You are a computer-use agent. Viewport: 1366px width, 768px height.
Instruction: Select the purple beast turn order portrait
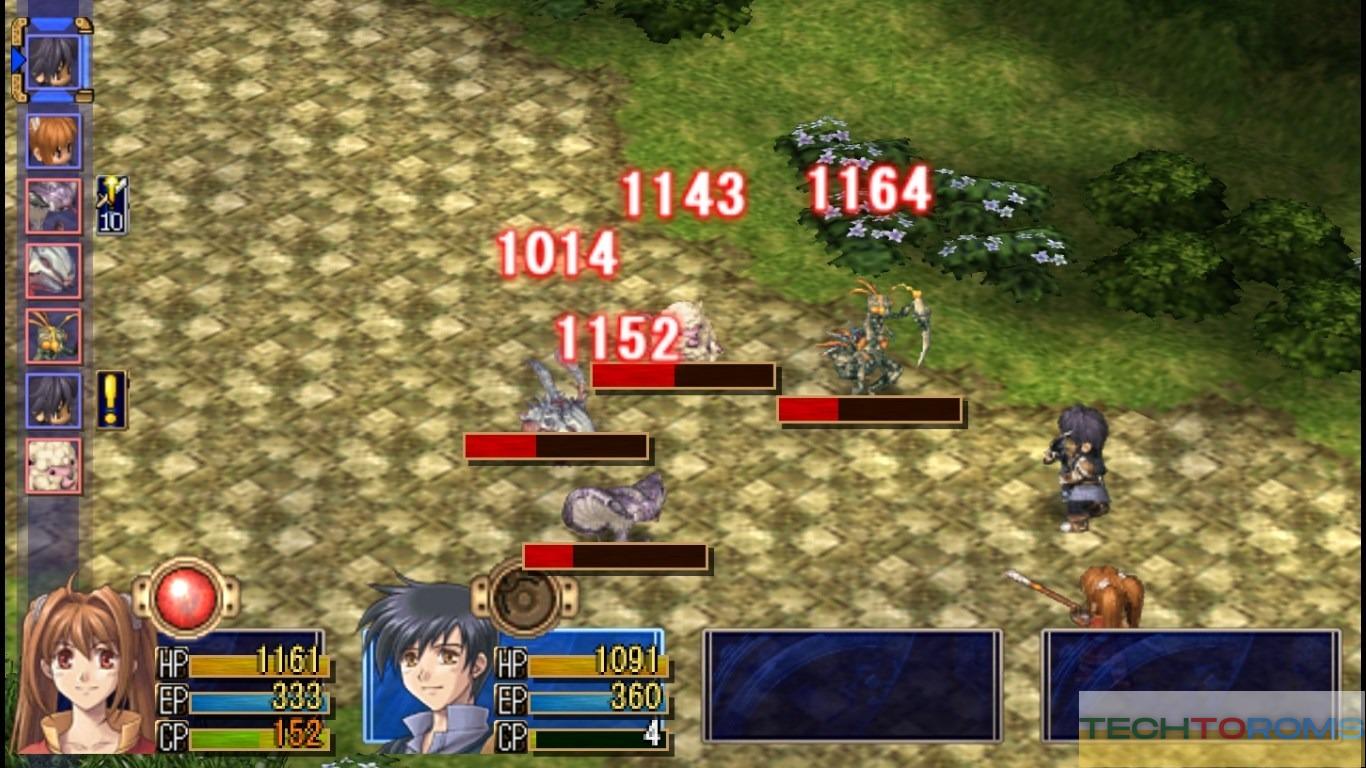[53, 207]
